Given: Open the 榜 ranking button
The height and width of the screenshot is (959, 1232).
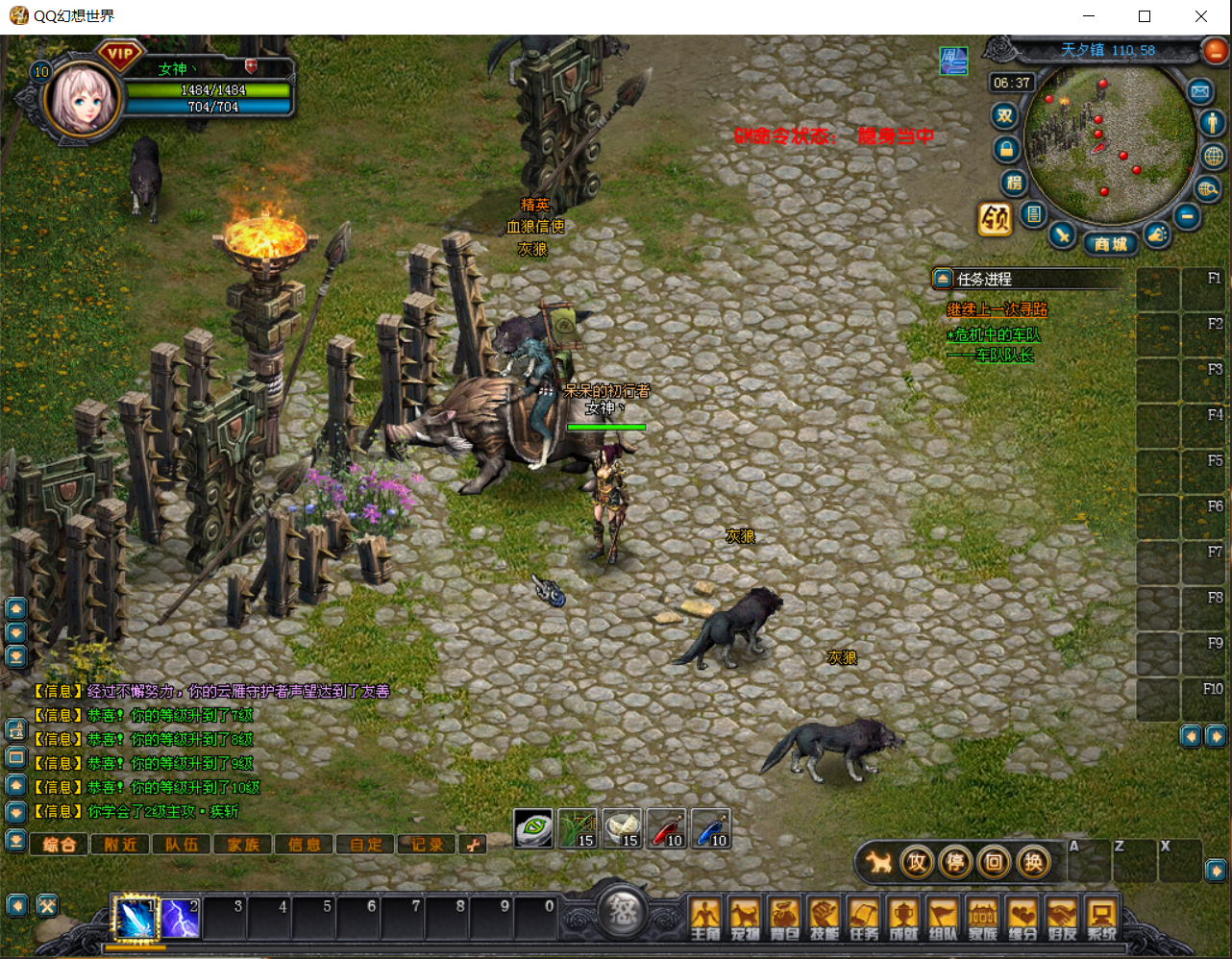Looking at the screenshot, I should pos(1014,183).
